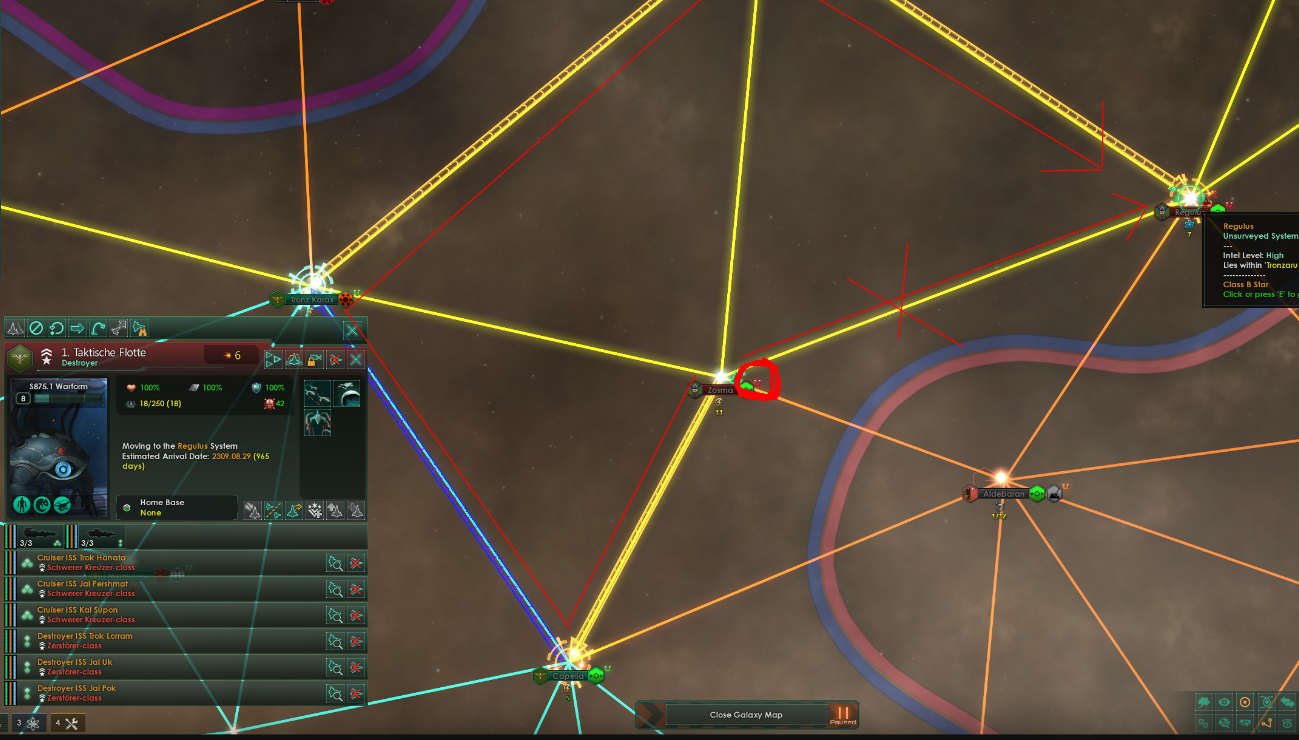This screenshot has height=740, width=1299.
Task: Upgrade the fleet's ships
Action: point(335,510)
